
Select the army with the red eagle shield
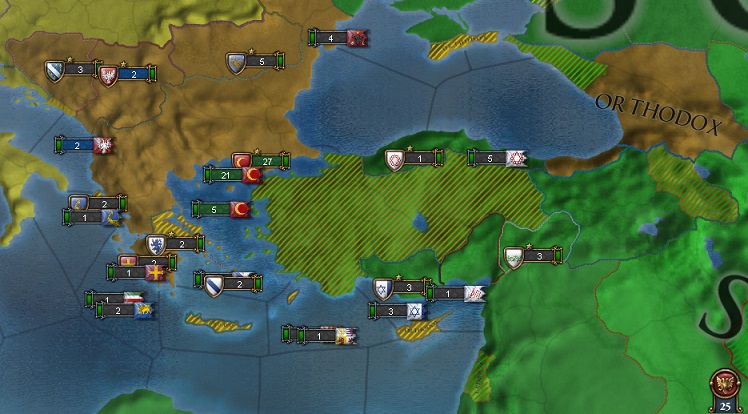pyautogui.click(x=128, y=74)
